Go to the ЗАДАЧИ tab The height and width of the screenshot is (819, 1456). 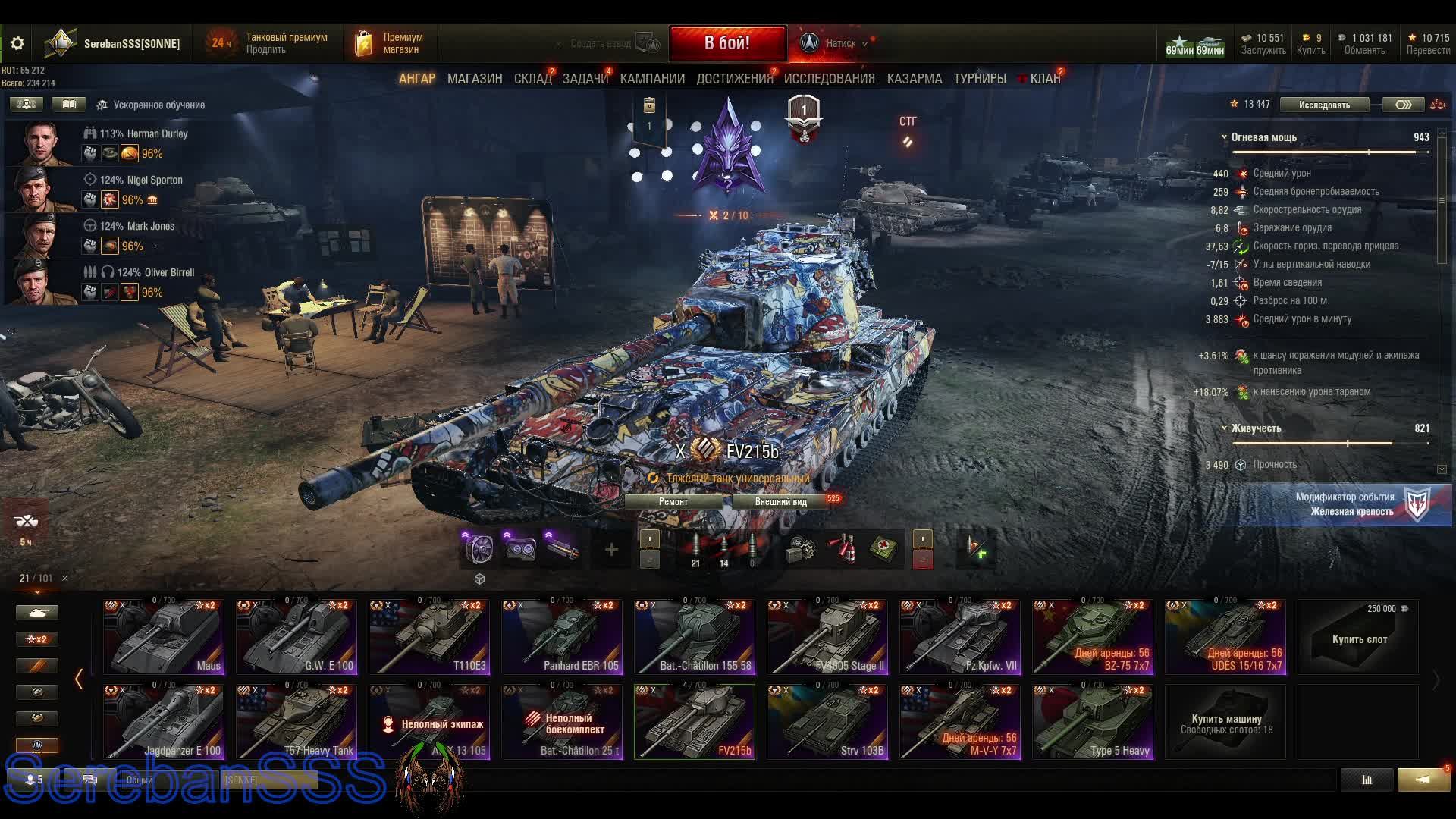585,79
